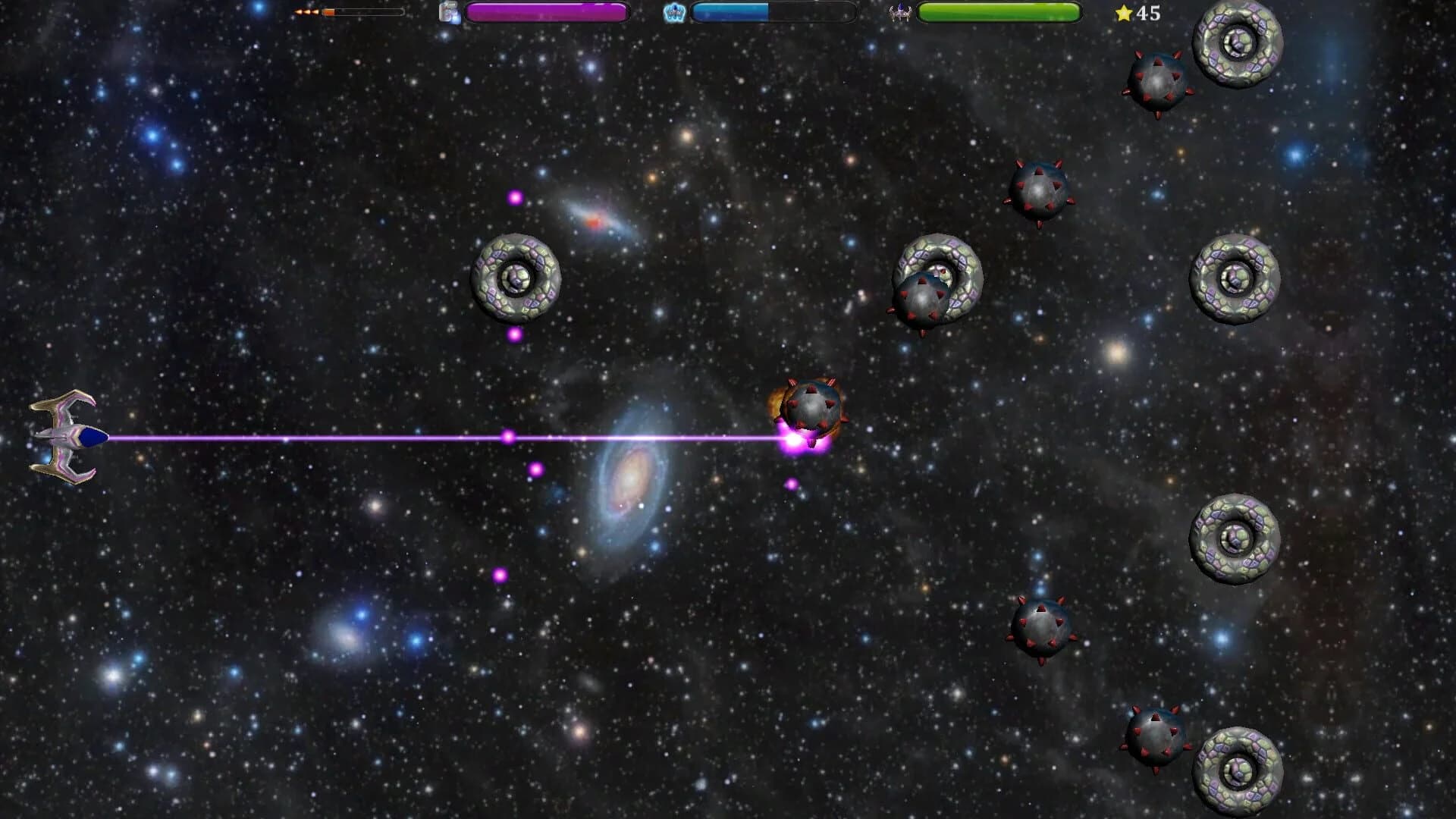Click the player spaceship on the left edge

click(x=64, y=436)
